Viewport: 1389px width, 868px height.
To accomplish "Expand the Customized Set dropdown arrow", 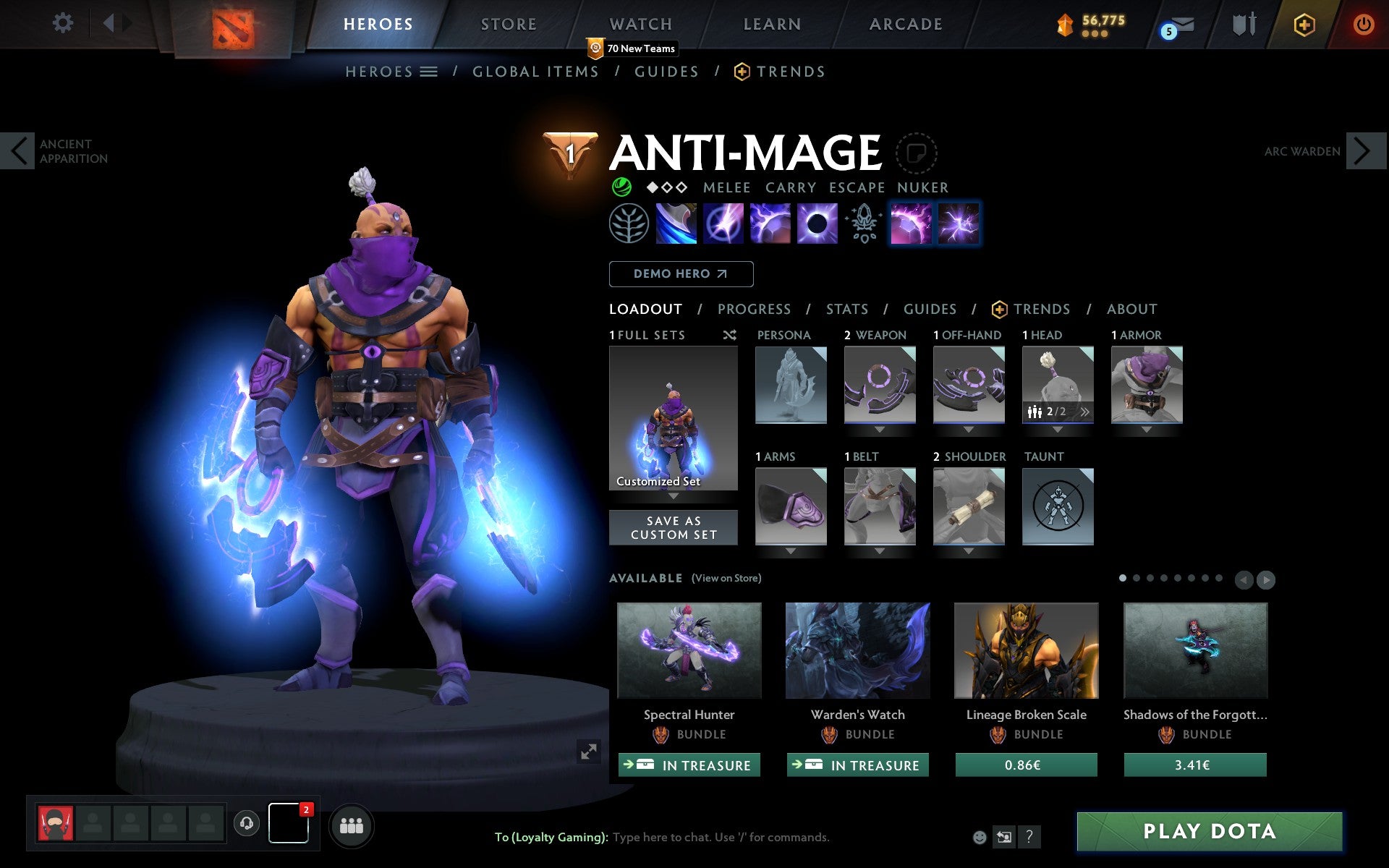I will coord(674,497).
